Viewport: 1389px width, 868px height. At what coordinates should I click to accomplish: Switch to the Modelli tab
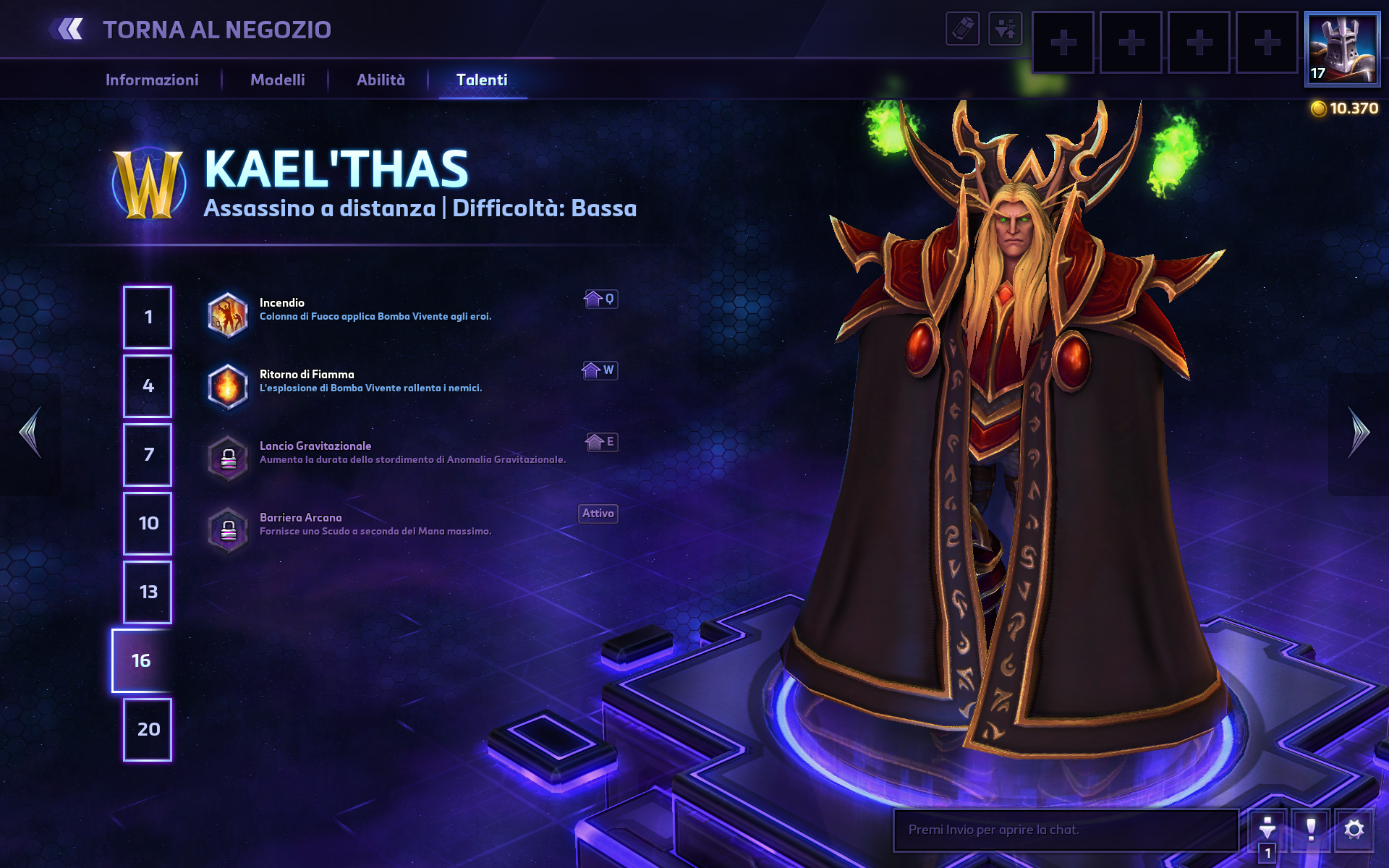[x=277, y=80]
